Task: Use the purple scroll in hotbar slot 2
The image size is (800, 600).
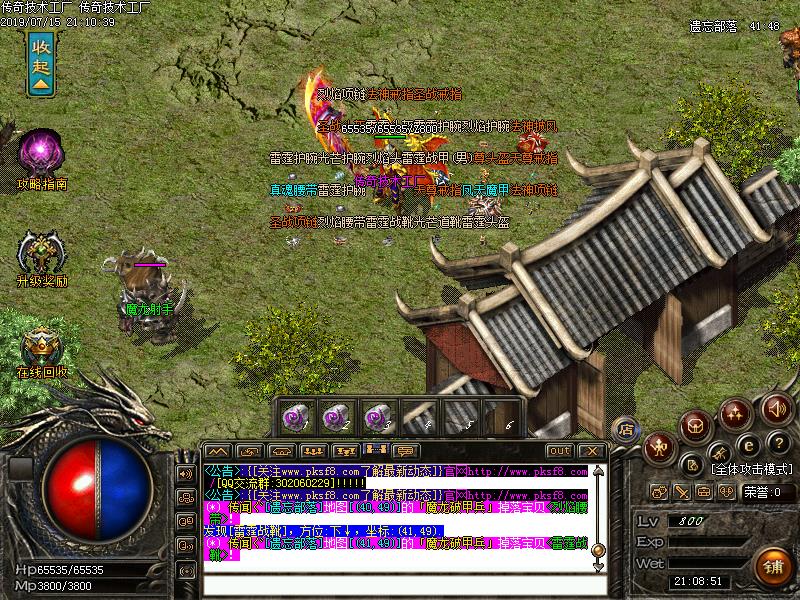Action: (336, 414)
